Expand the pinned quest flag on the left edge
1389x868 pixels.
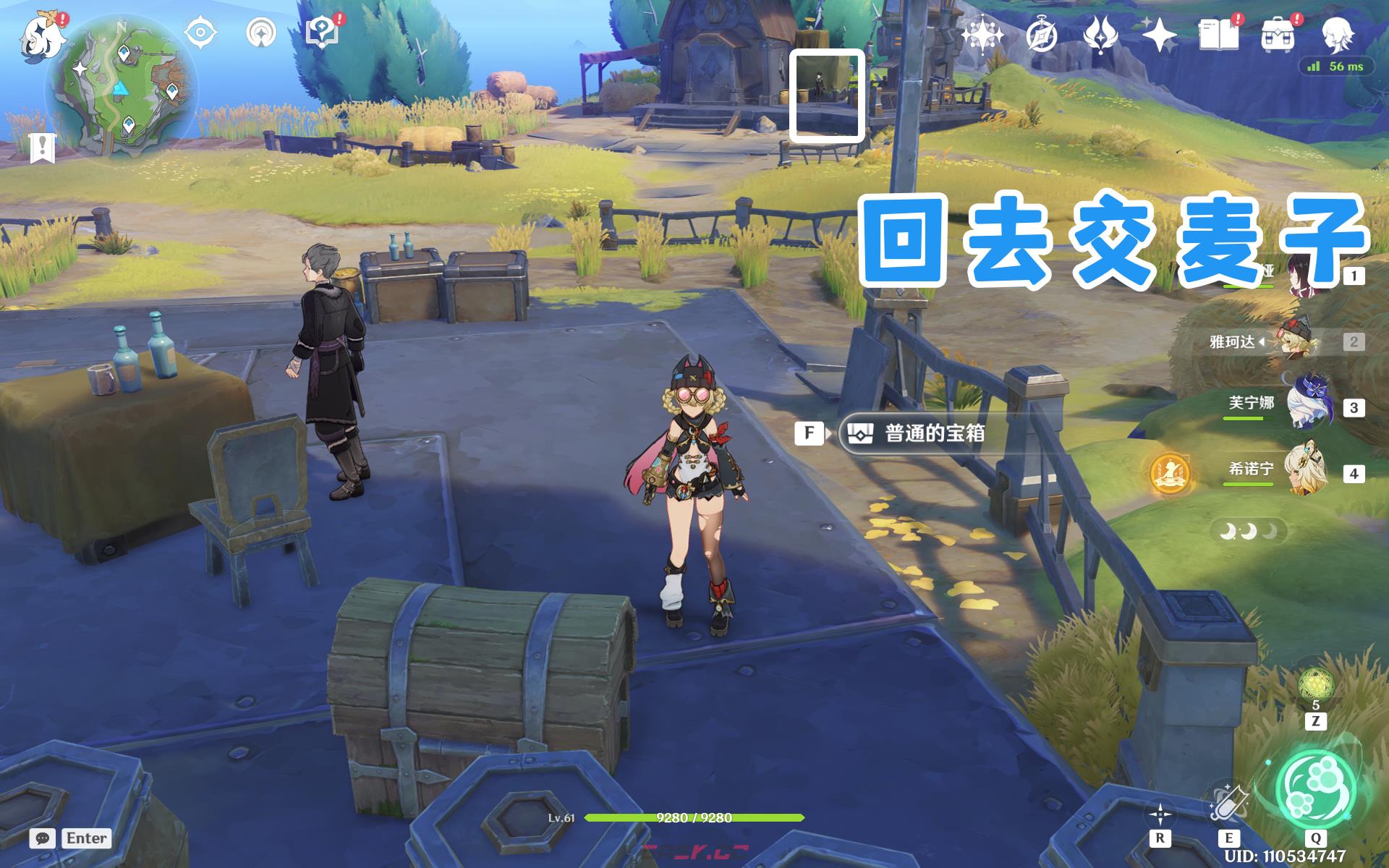(43, 148)
